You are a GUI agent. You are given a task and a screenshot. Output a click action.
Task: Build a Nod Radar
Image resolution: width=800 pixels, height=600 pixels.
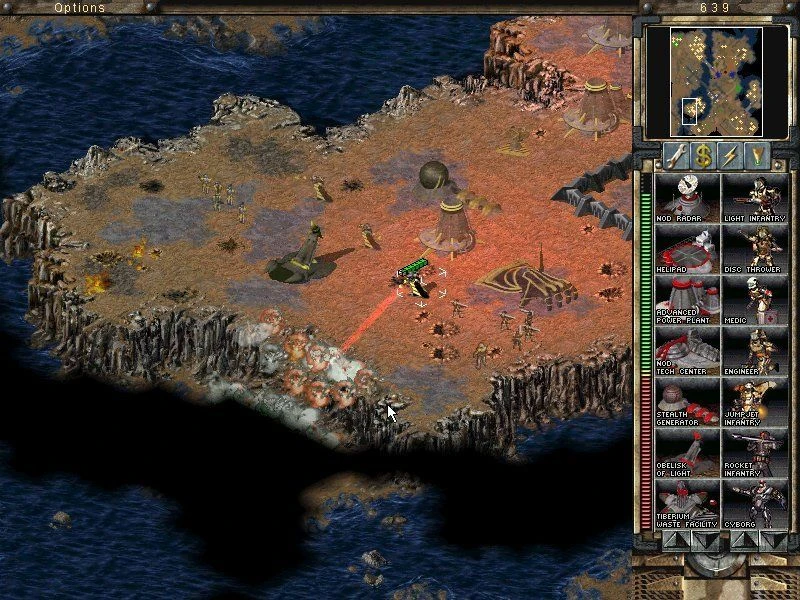point(686,198)
